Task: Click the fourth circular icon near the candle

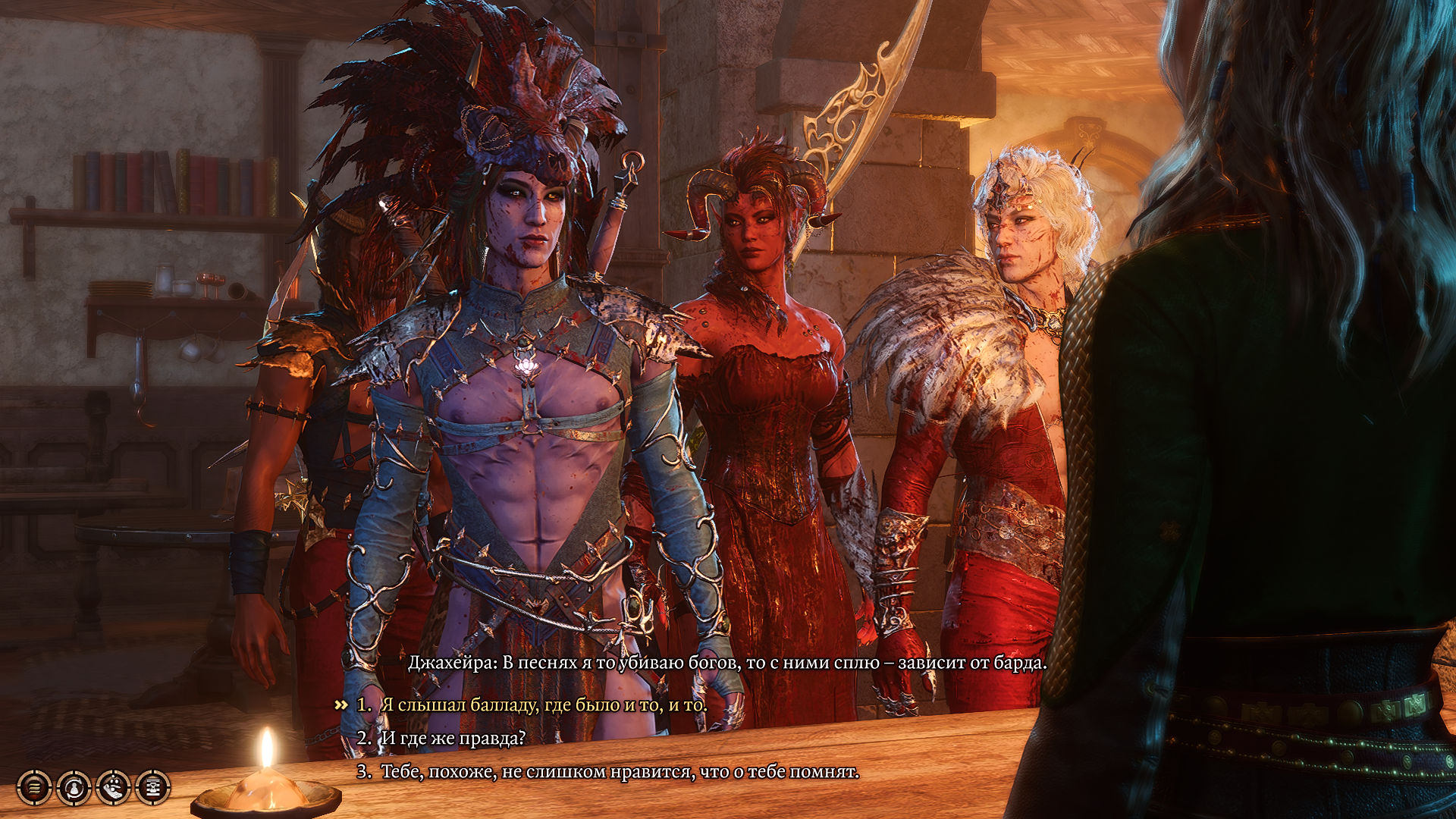Action: (x=151, y=787)
